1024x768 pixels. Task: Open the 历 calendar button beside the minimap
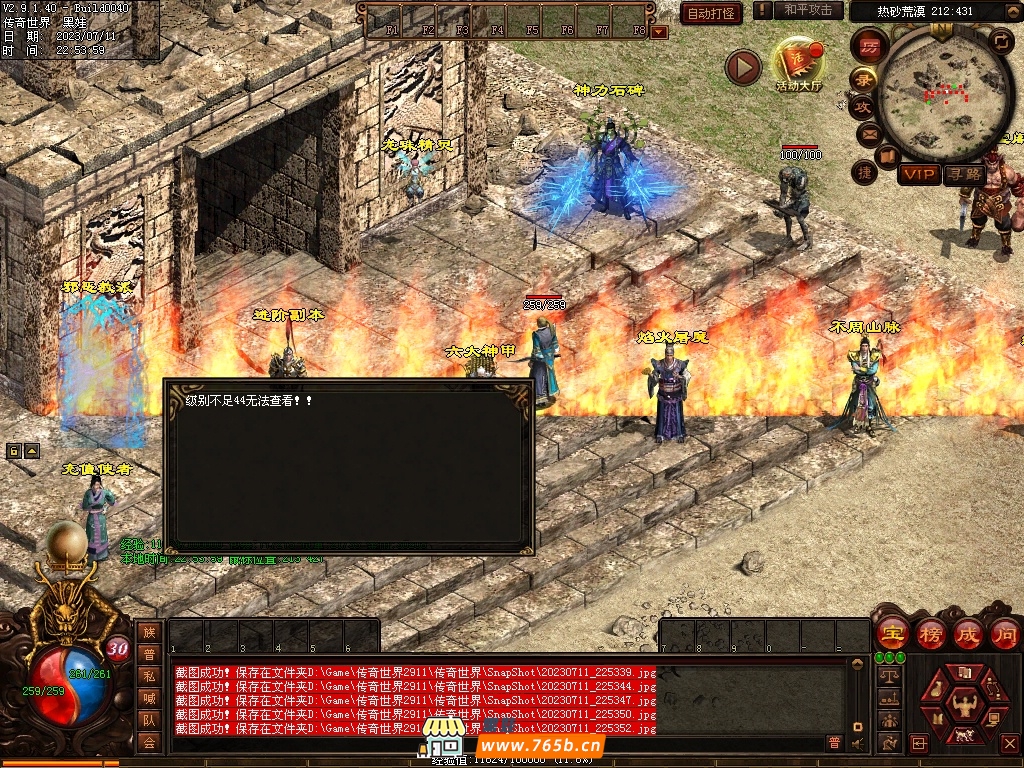pos(870,46)
